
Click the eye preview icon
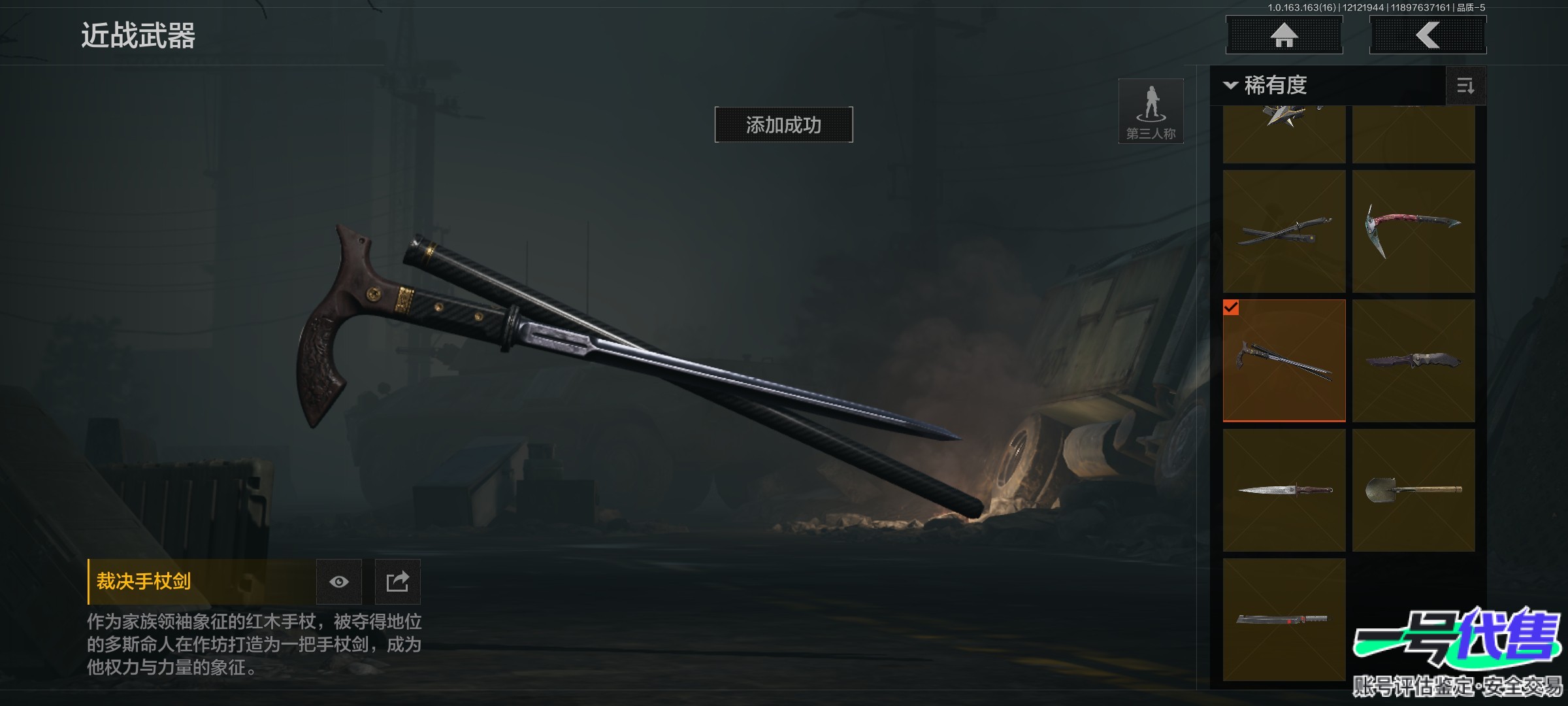click(x=339, y=582)
